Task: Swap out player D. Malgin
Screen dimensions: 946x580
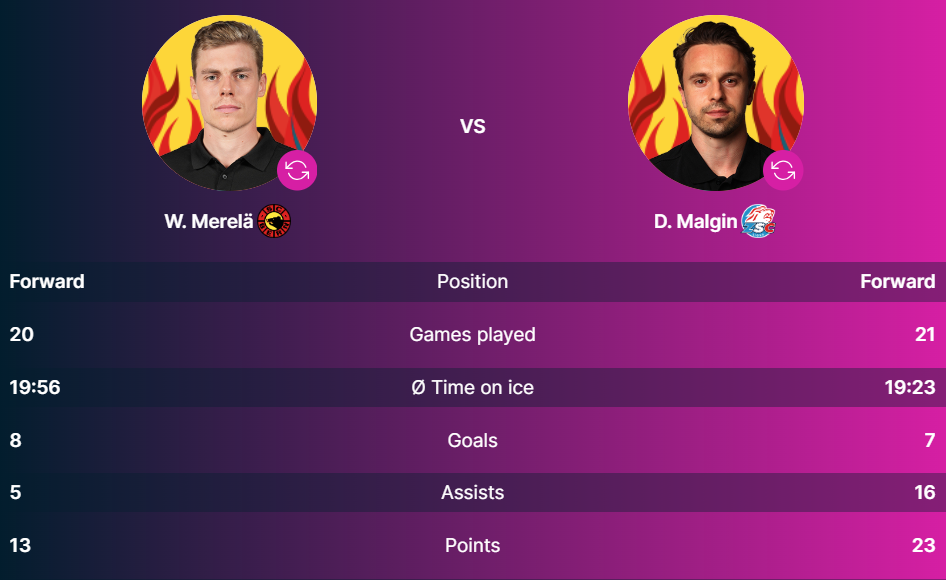Action: pos(783,170)
